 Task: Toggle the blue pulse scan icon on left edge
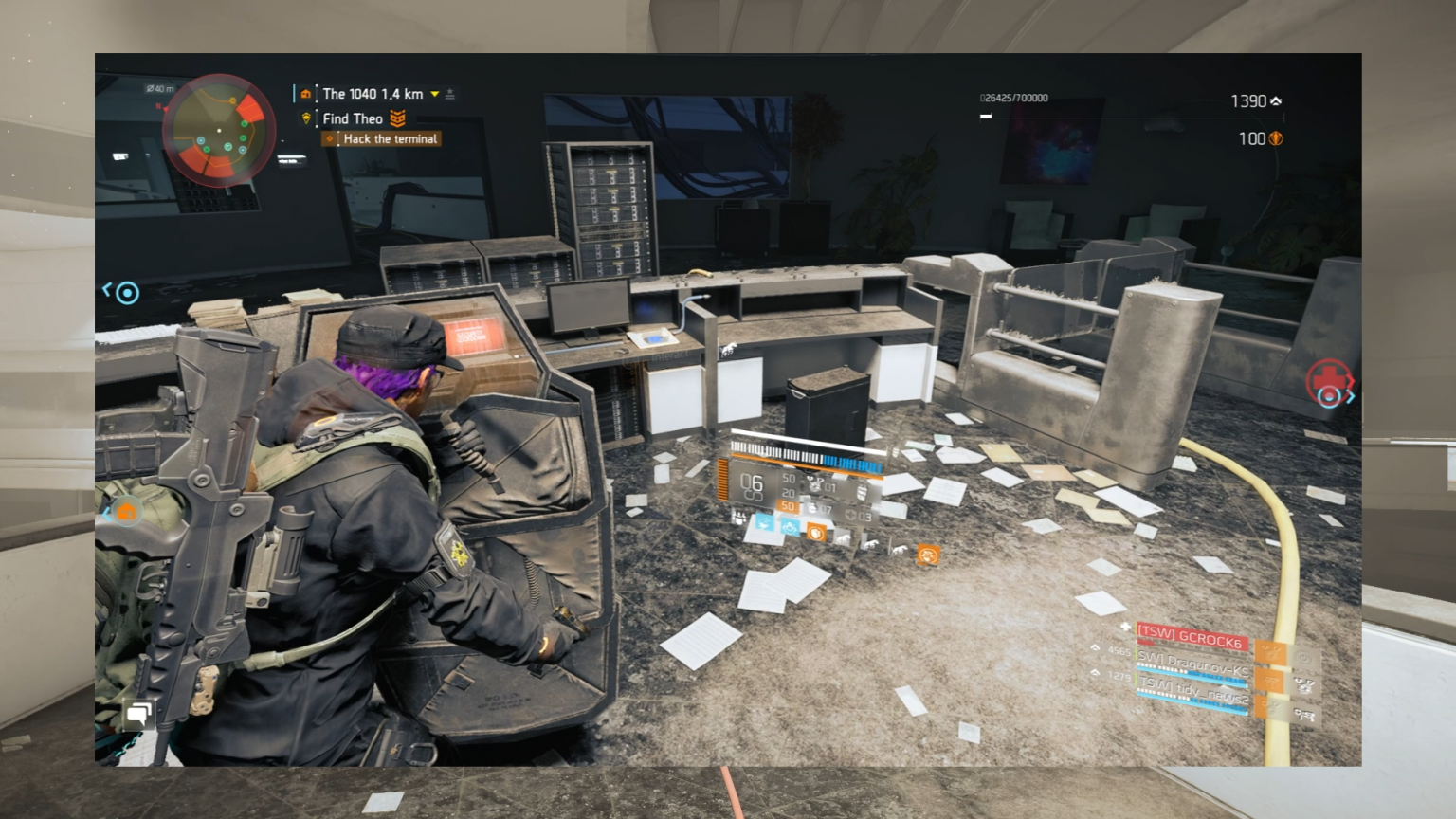(126, 294)
